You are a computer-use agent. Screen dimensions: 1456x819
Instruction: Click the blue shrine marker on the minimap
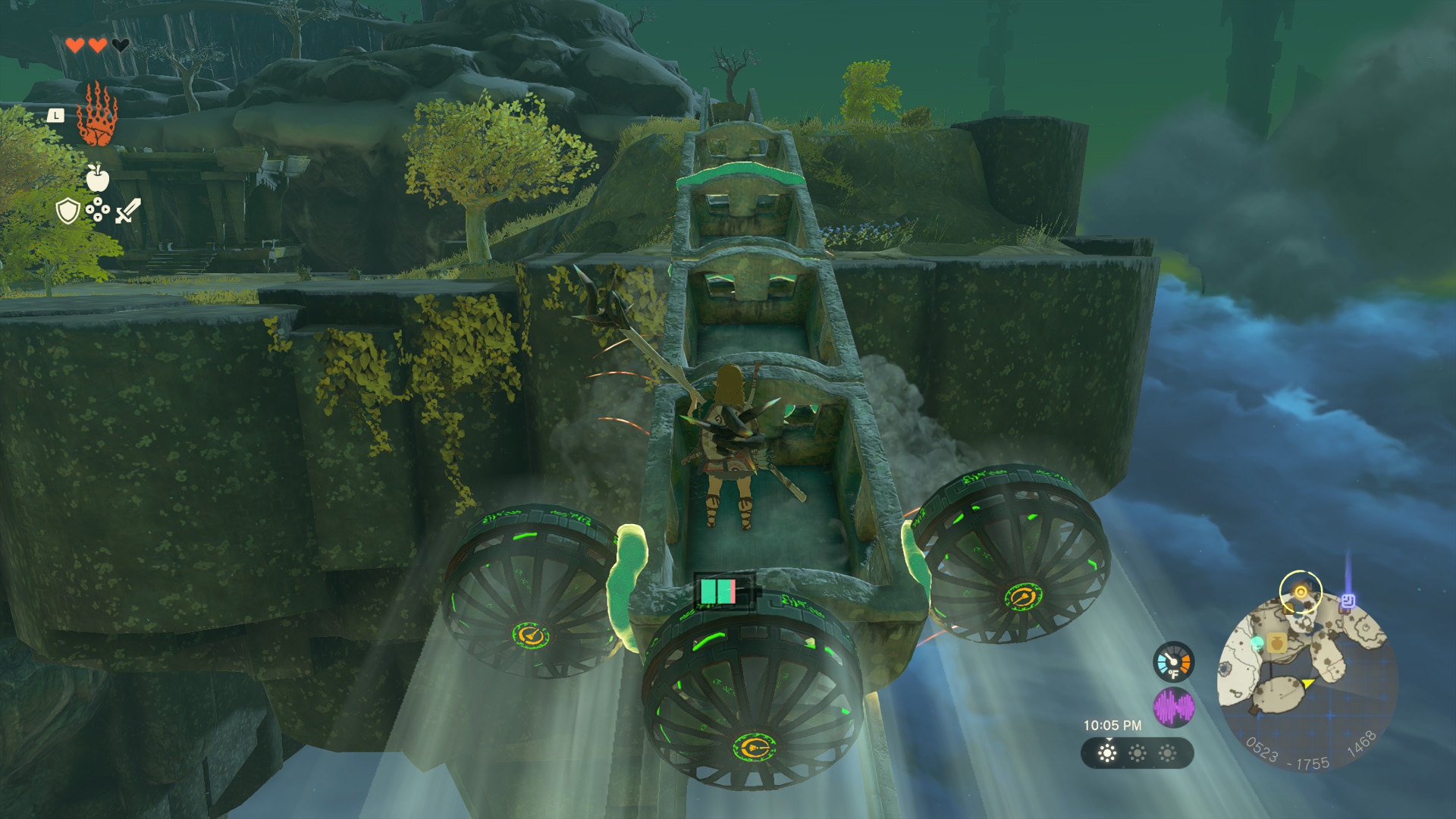(1348, 601)
